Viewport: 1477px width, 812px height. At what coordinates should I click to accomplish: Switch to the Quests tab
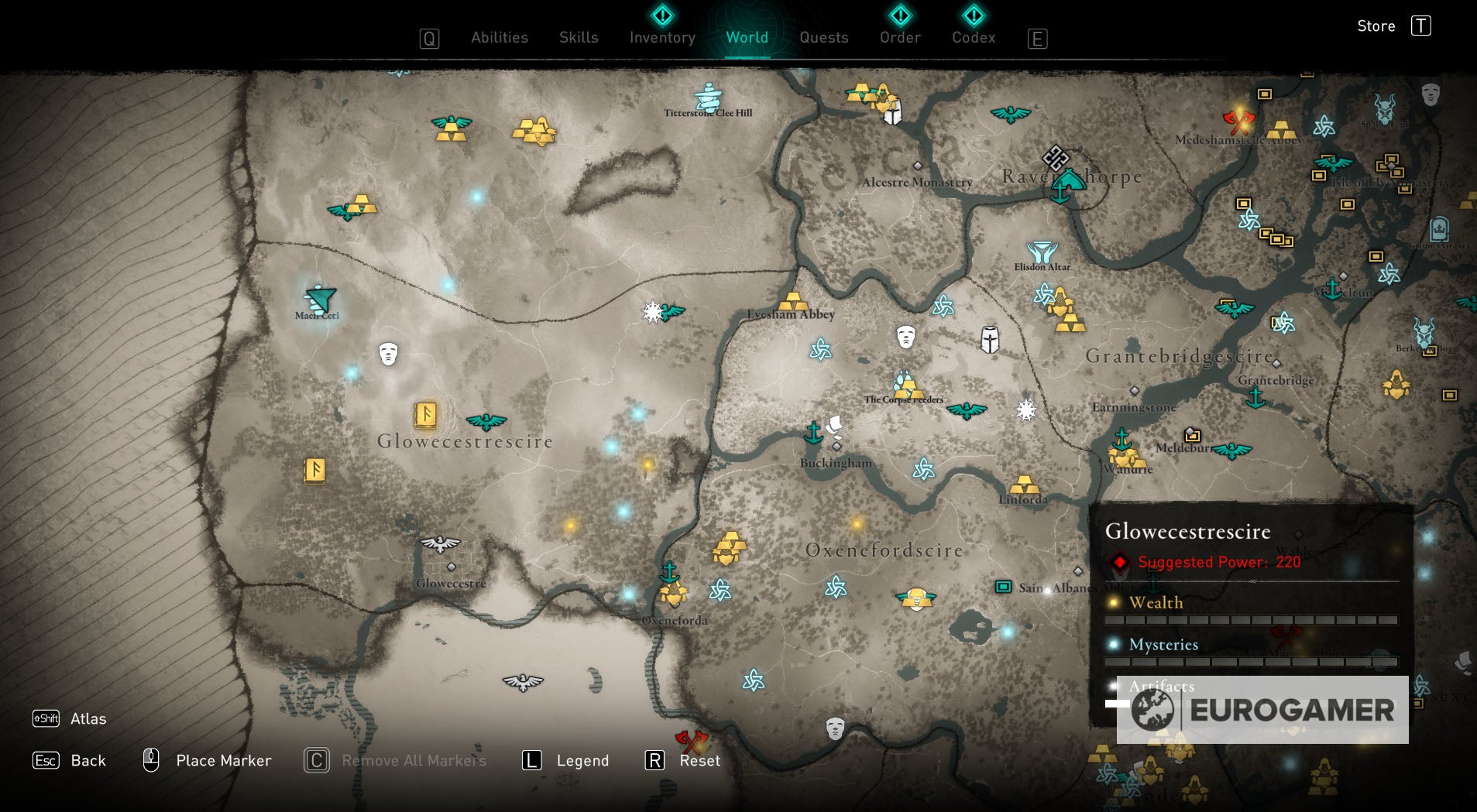tap(823, 37)
